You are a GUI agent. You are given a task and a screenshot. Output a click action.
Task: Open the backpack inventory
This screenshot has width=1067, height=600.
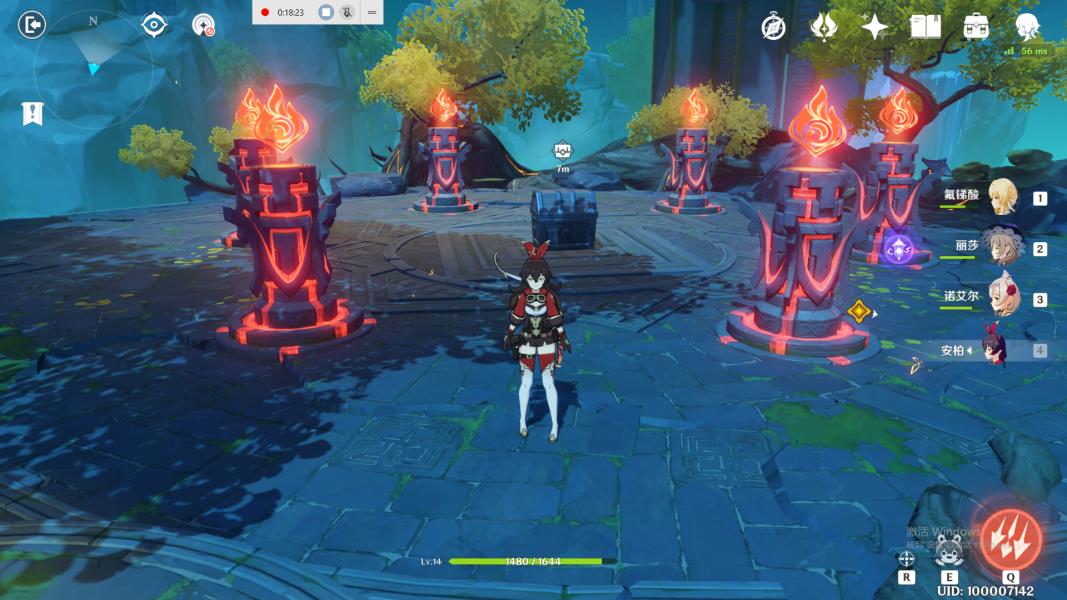(977, 27)
